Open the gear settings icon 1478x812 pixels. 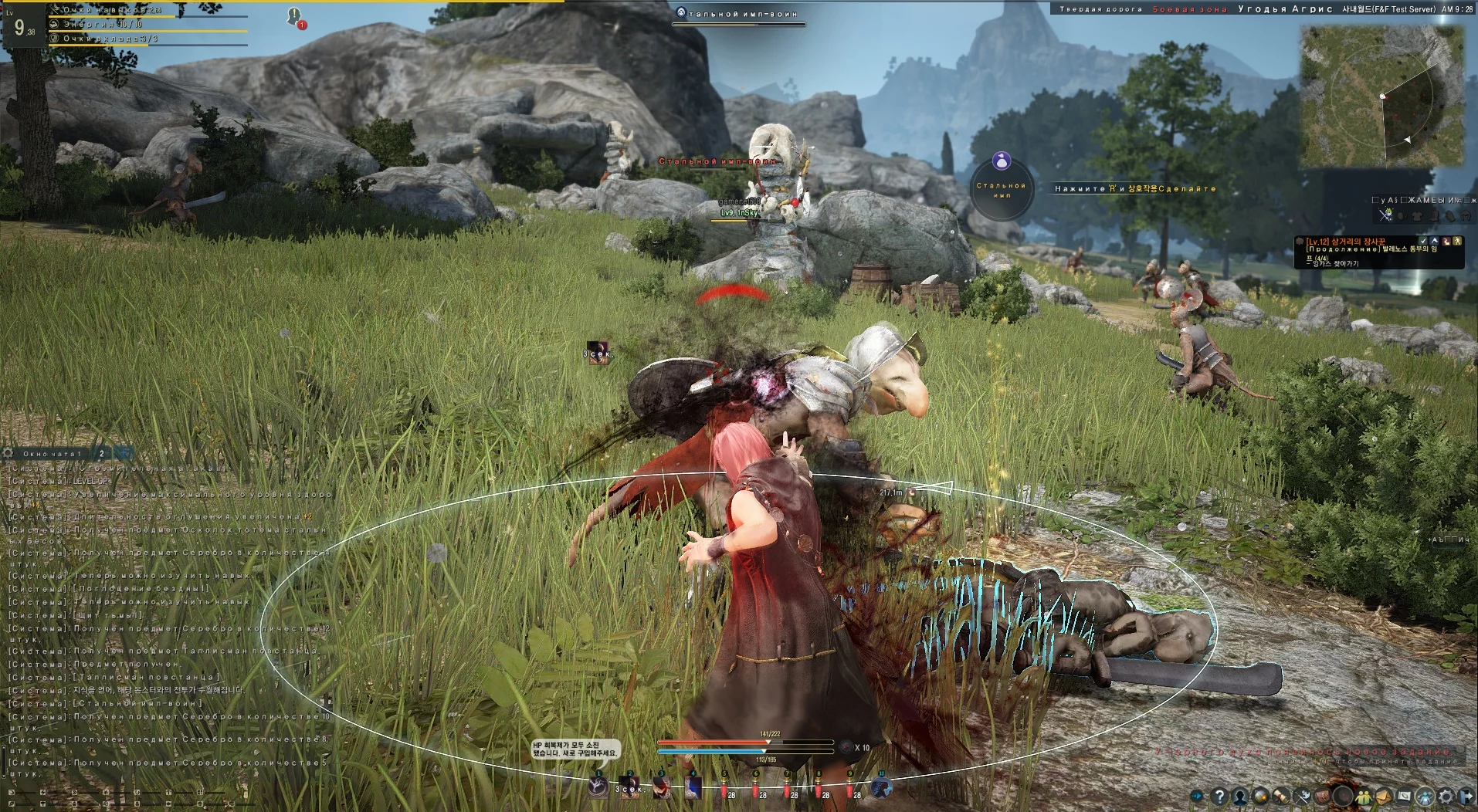coord(1446,796)
